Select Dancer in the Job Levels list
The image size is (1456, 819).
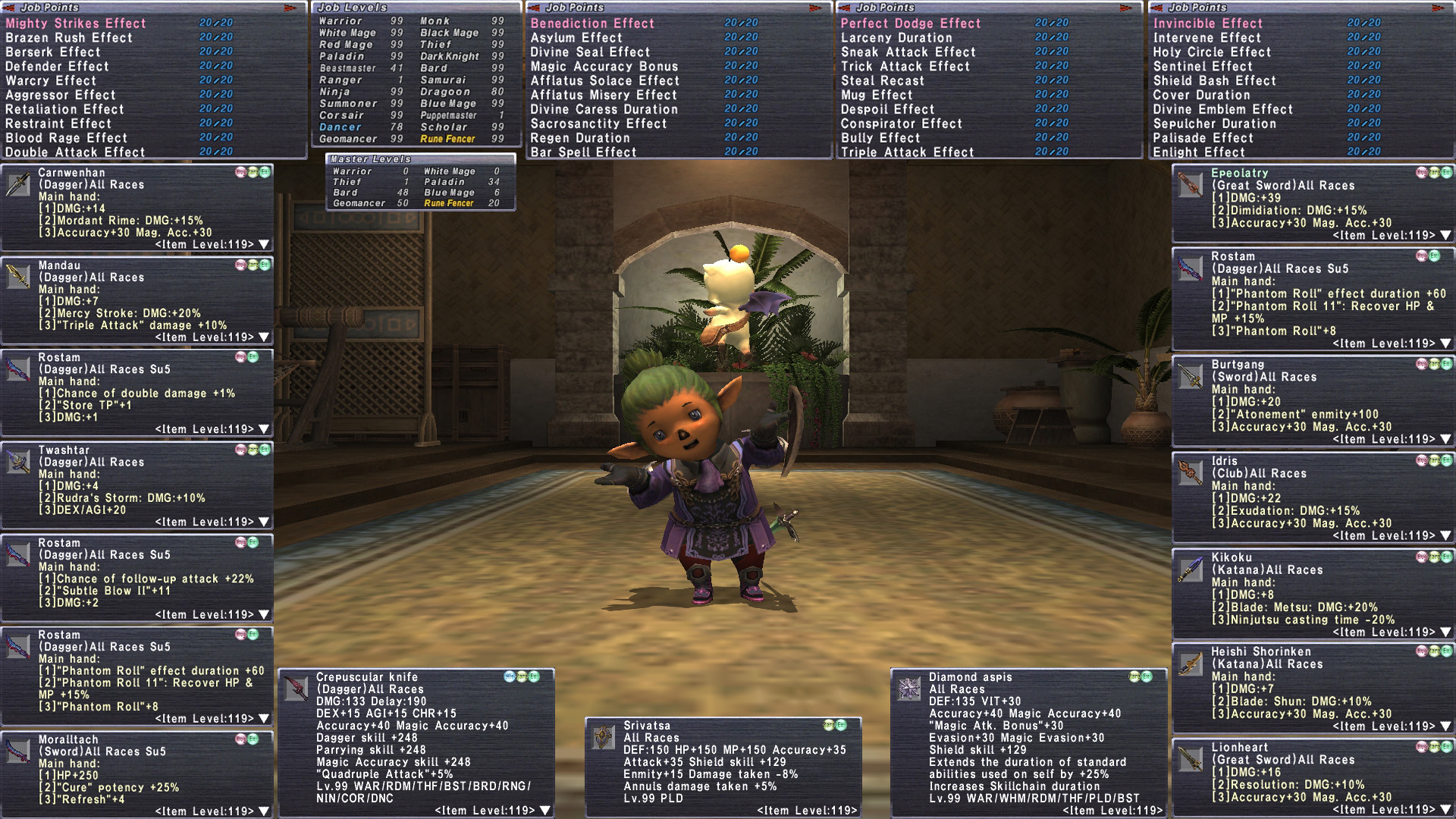click(340, 127)
